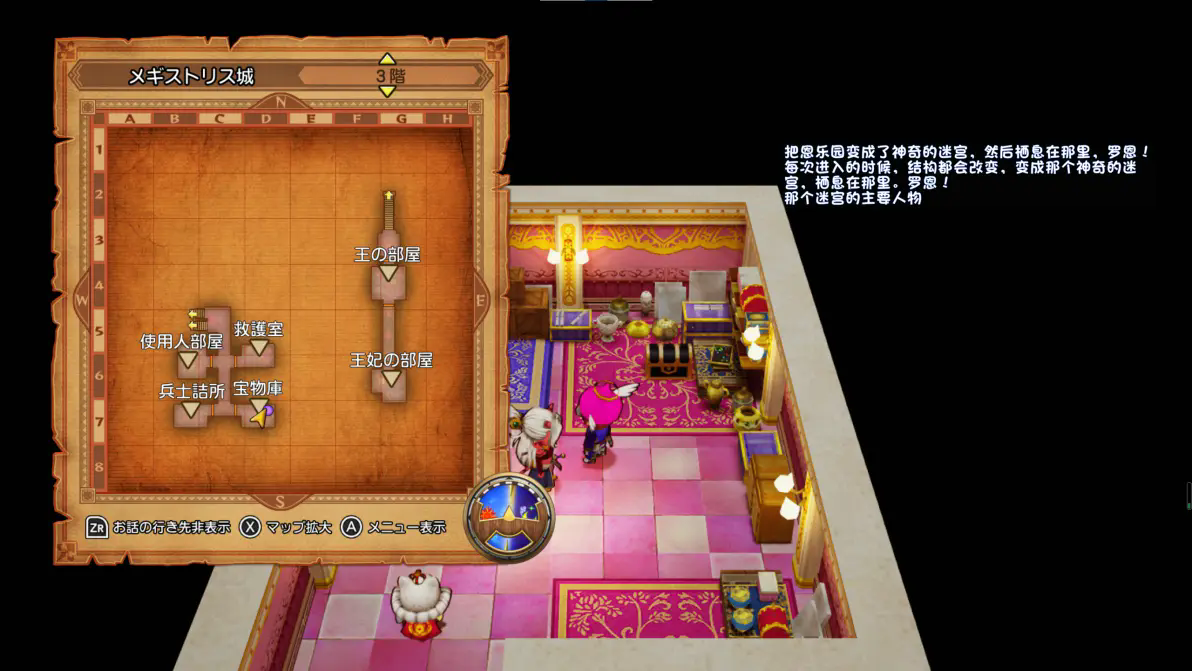
Task: Go down a floor with the arrow below 3階
Action: [387, 91]
